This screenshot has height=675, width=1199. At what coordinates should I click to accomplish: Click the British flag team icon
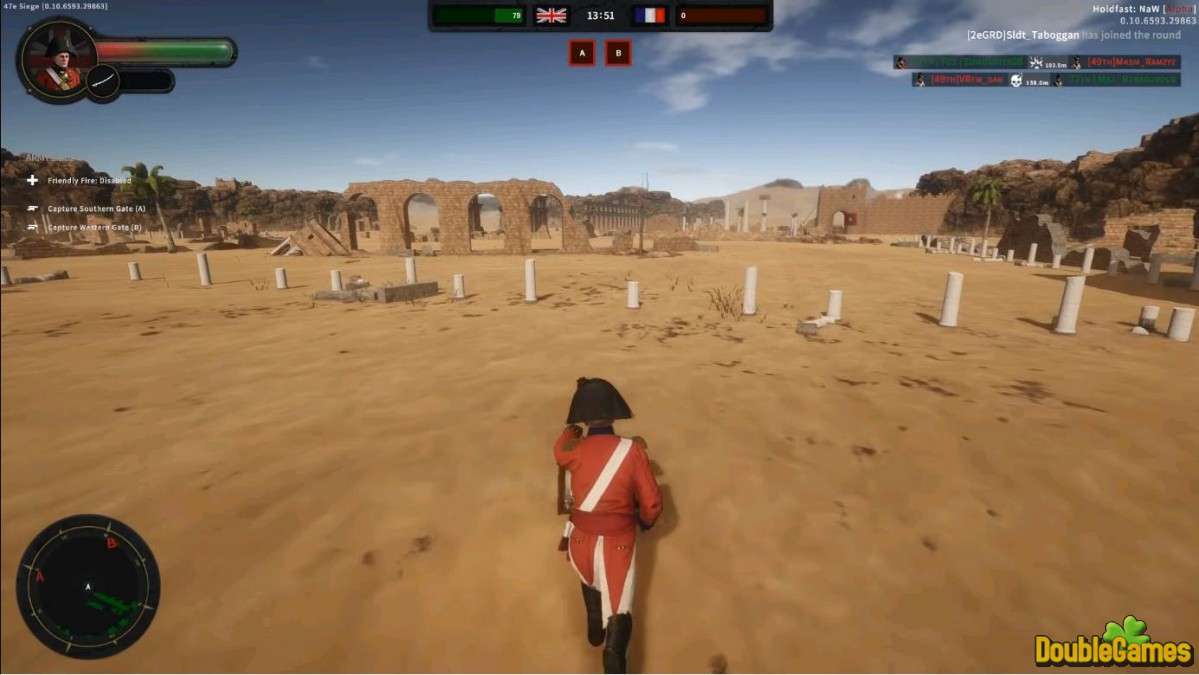[551, 15]
